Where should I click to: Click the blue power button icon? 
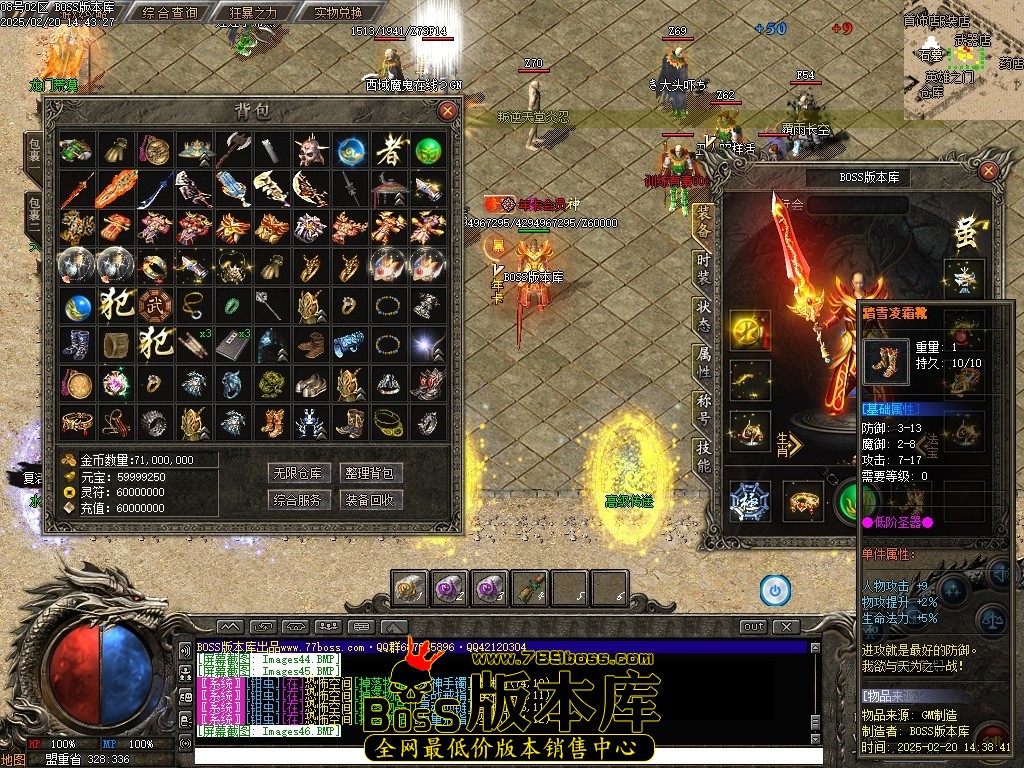773,589
